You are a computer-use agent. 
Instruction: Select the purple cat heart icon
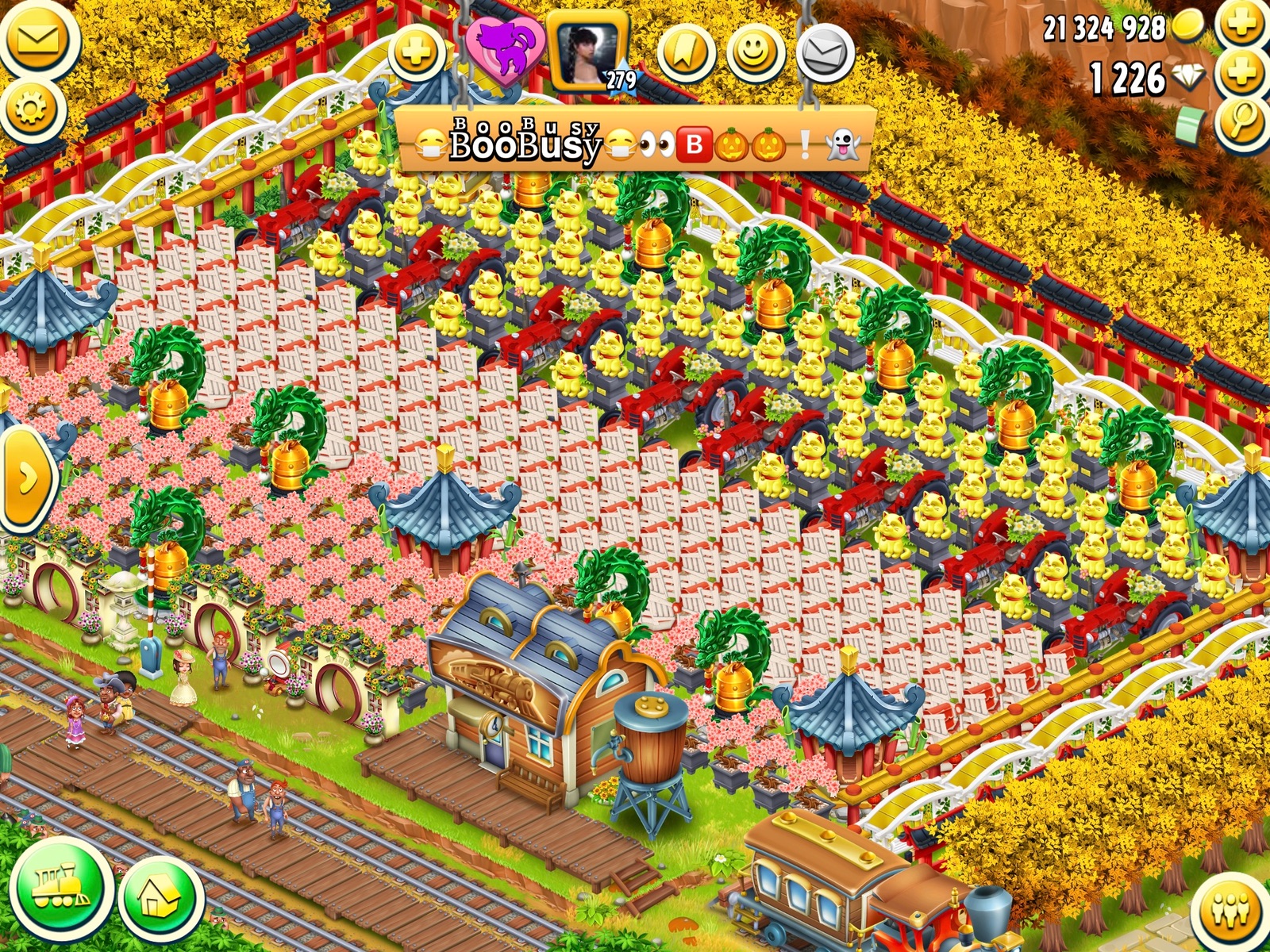pyautogui.click(x=505, y=48)
